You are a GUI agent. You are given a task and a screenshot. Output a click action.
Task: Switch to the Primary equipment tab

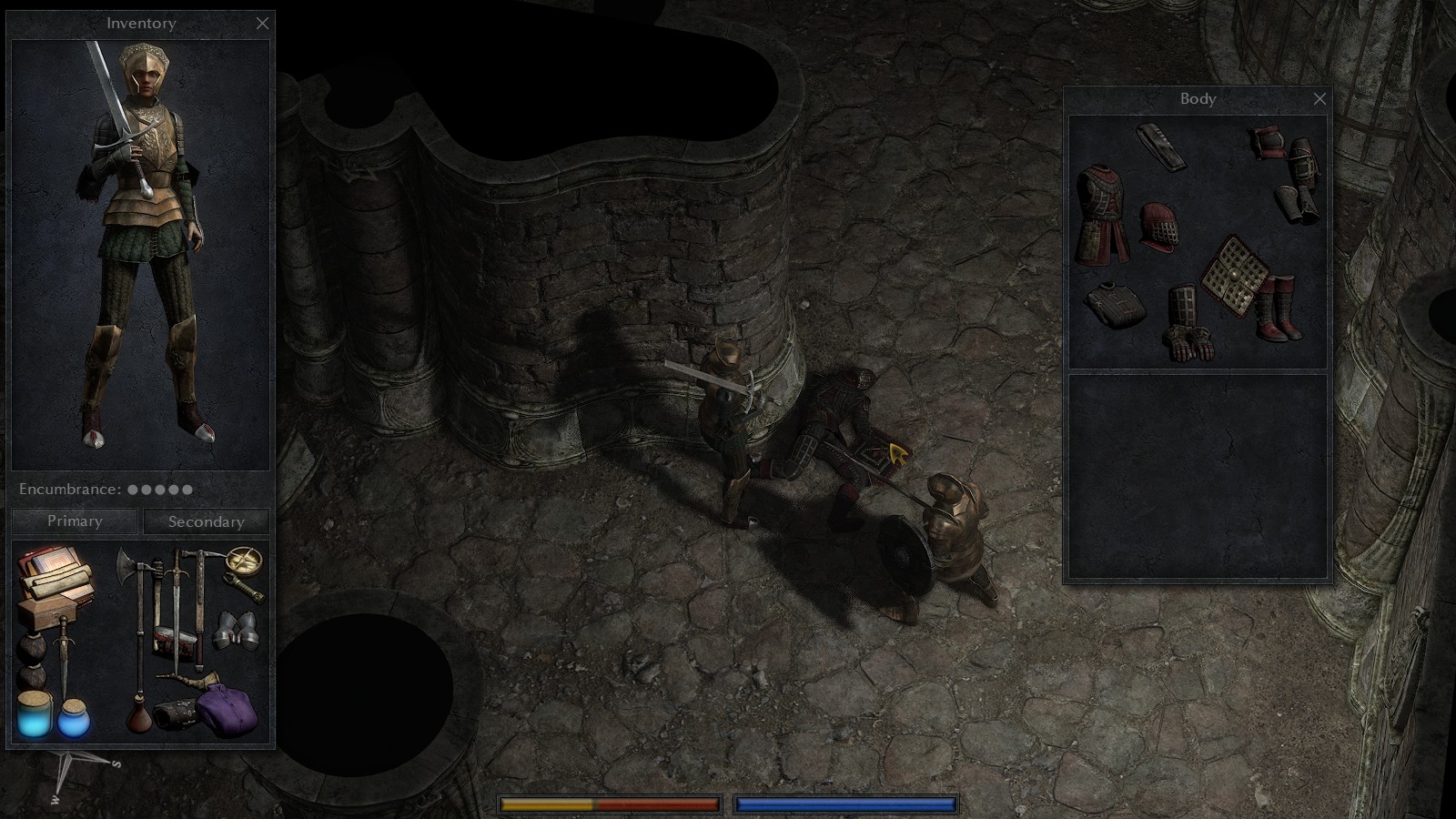coord(73,521)
